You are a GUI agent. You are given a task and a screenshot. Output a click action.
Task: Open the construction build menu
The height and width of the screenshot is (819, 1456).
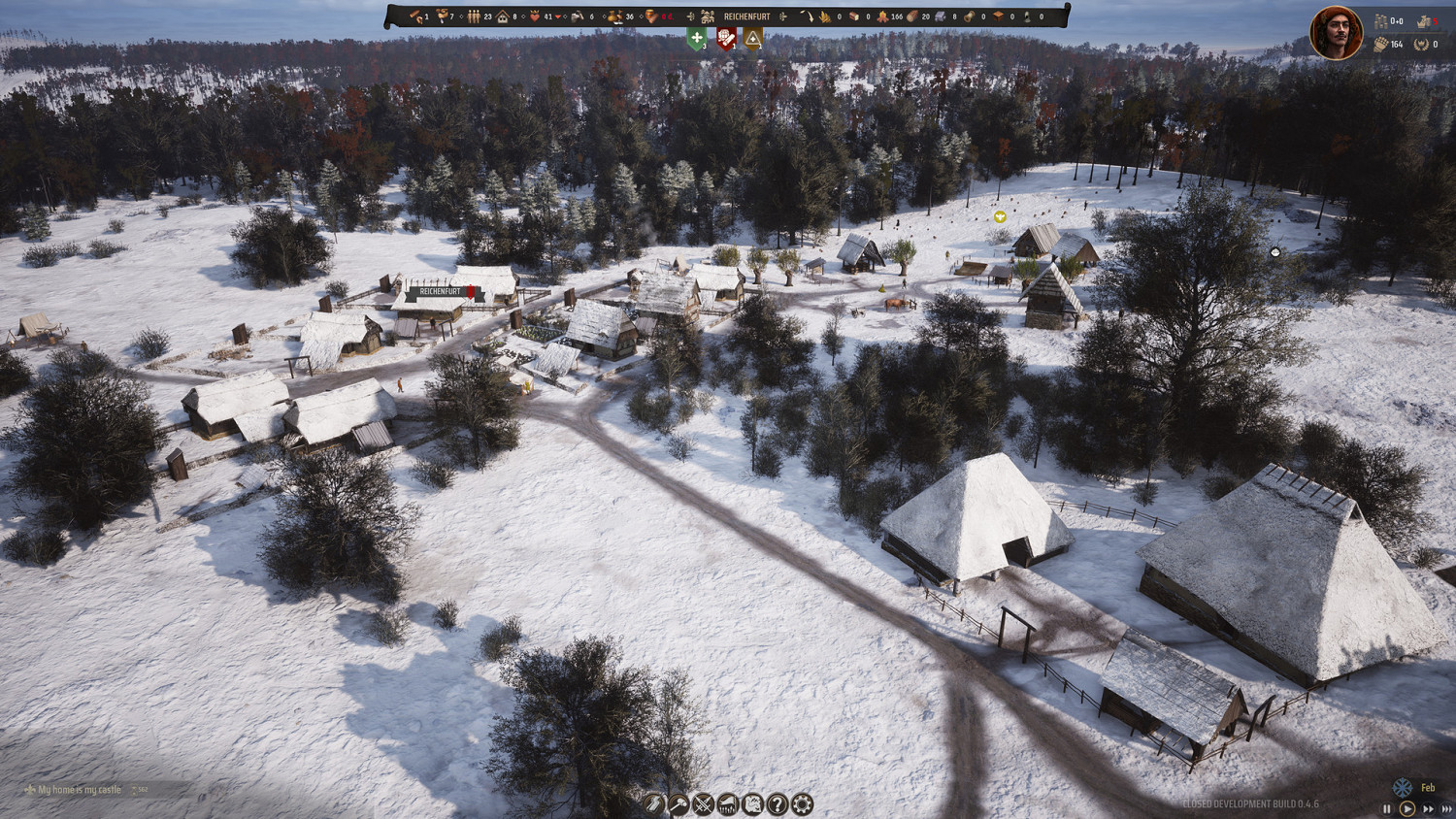(x=653, y=803)
